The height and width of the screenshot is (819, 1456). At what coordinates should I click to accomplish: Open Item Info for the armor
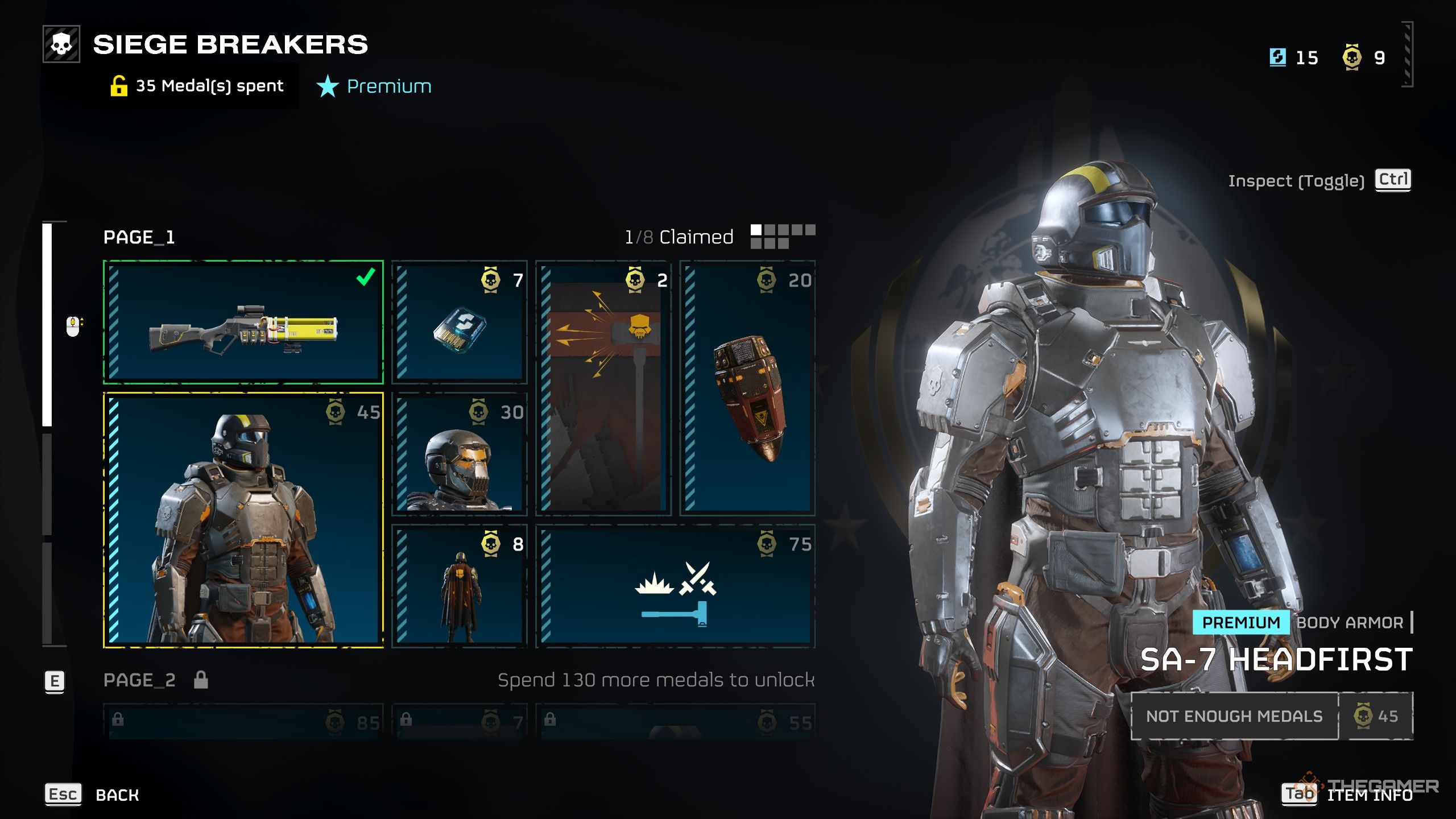[1370, 795]
